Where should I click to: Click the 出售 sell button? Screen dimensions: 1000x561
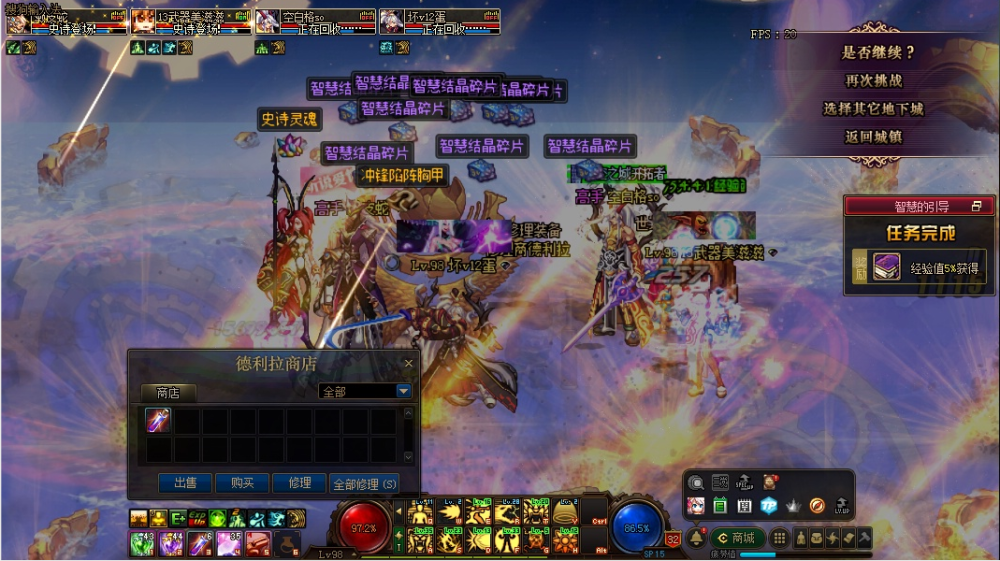[185, 483]
